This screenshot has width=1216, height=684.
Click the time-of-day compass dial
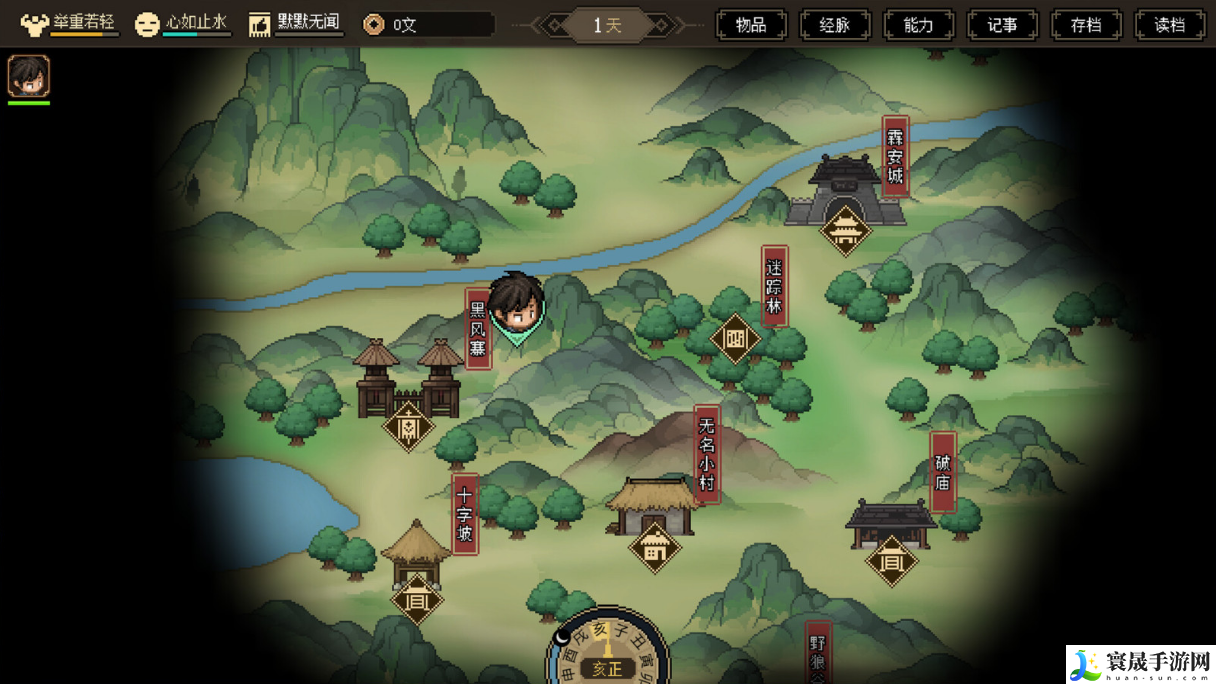(607, 648)
